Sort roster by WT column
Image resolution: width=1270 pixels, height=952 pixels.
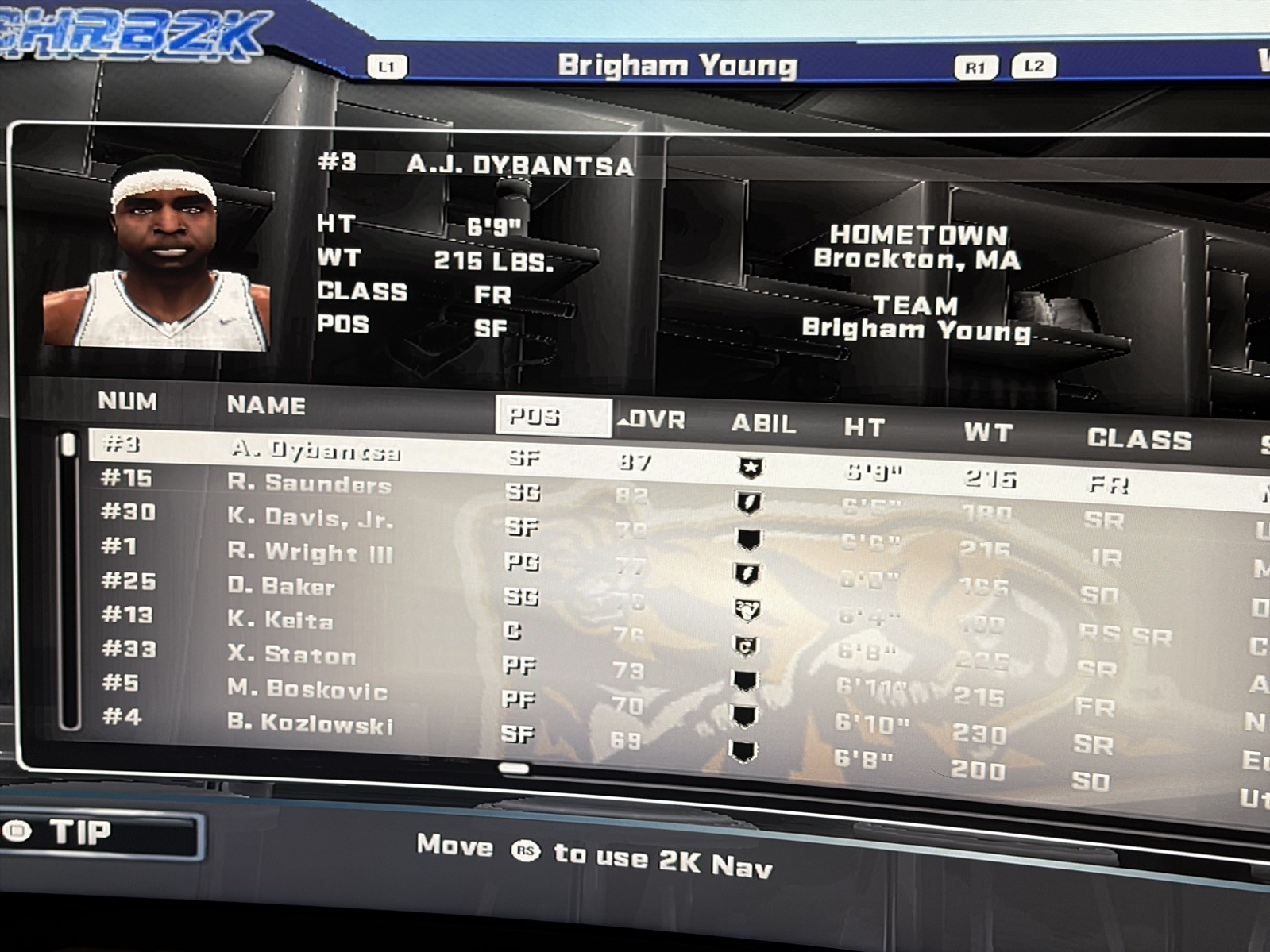(988, 433)
